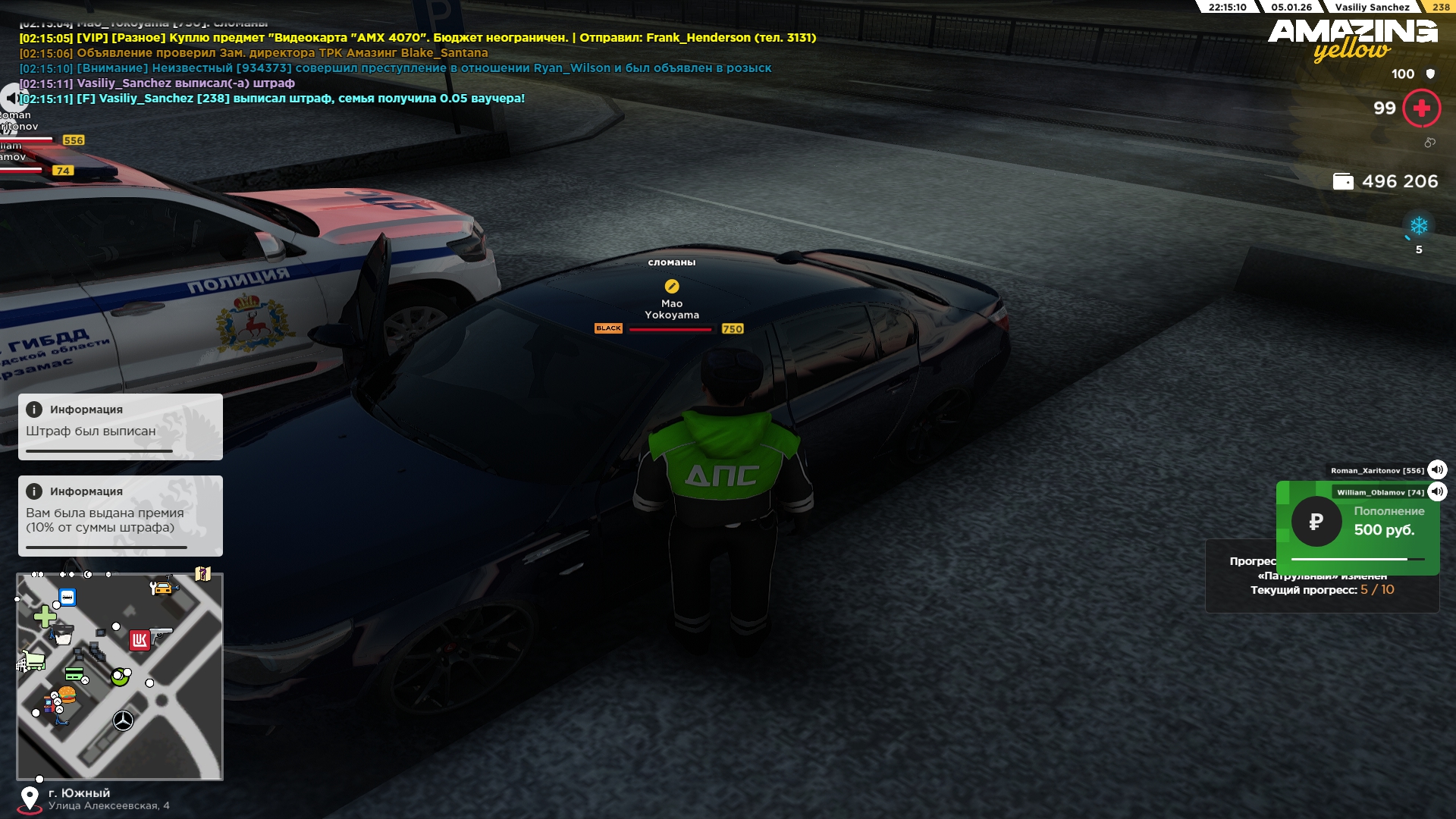This screenshot has width=1456, height=819.
Task: Click the red health cross icon
Action: click(x=1421, y=108)
